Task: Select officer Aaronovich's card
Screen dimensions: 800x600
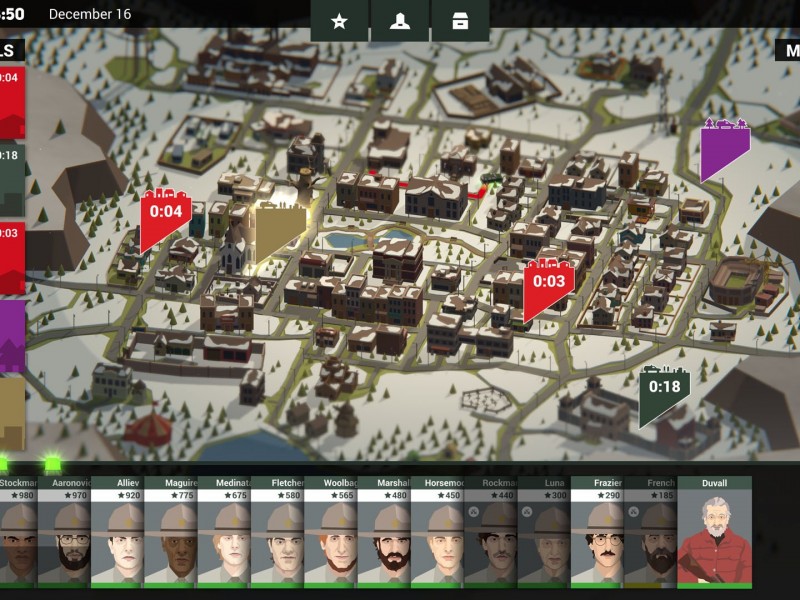Action: pos(64,530)
